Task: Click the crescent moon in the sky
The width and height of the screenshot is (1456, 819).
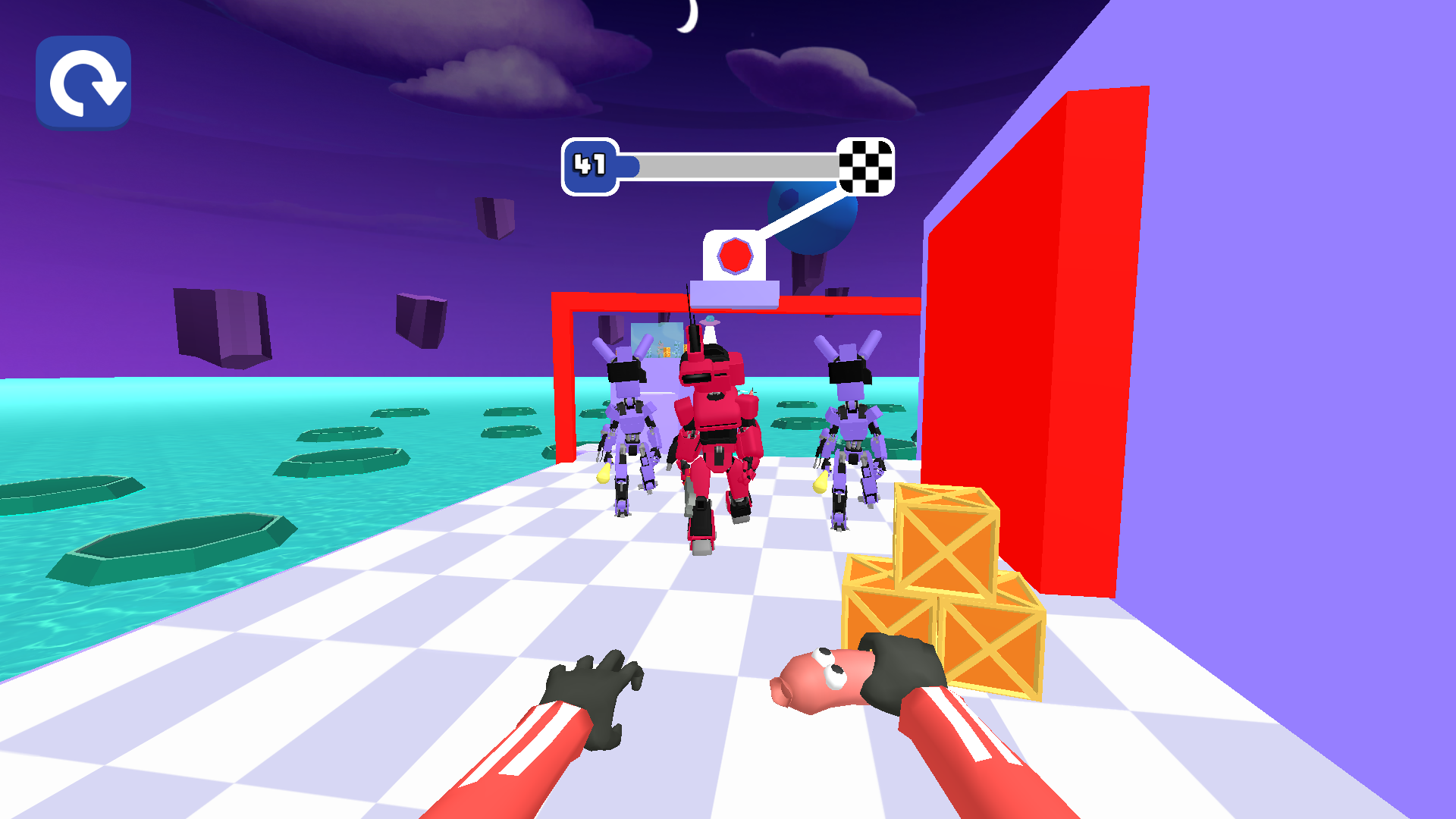Action: (x=686, y=15)
